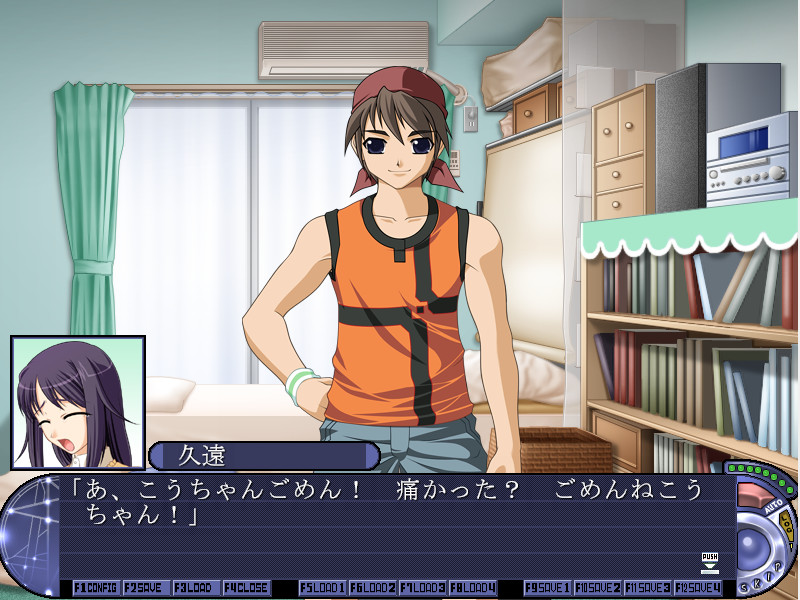Quick save to slot SAVE4
The width and height of the screenshot is (800, 600).
tap(697, 588)
